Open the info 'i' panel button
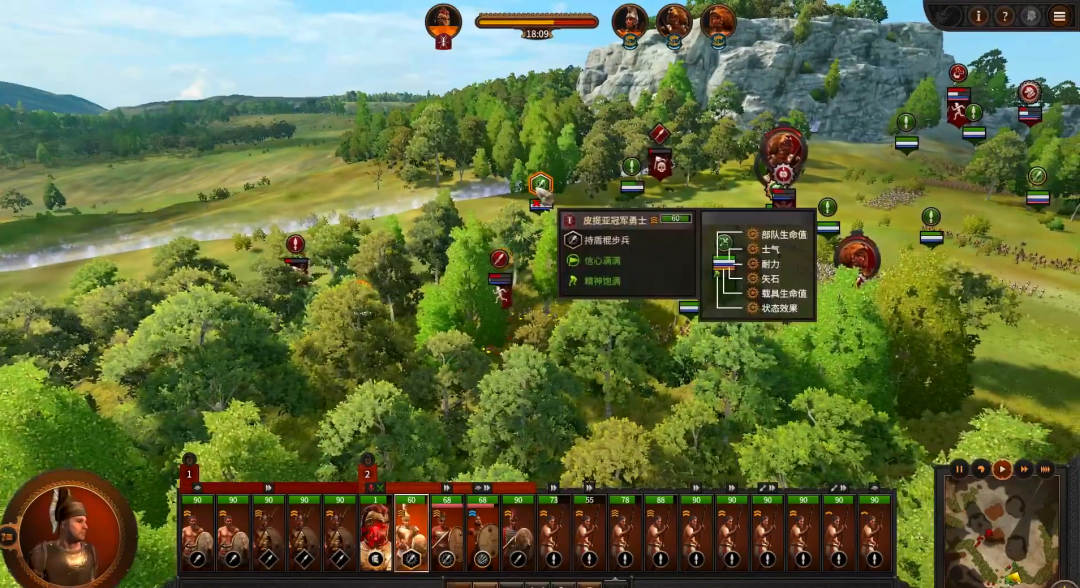This screenshot has height=588, width=1080. coord(978,16)
